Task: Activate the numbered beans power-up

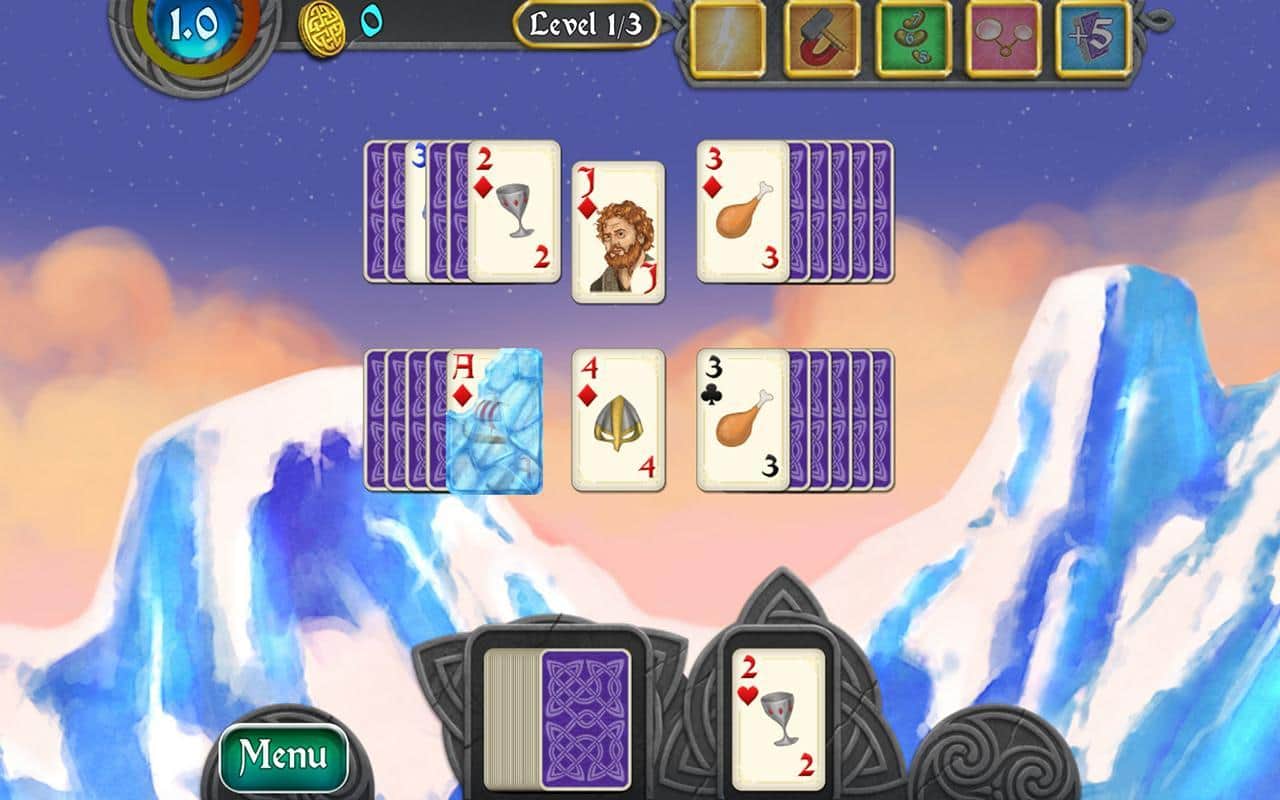Action: coord(913,39)
